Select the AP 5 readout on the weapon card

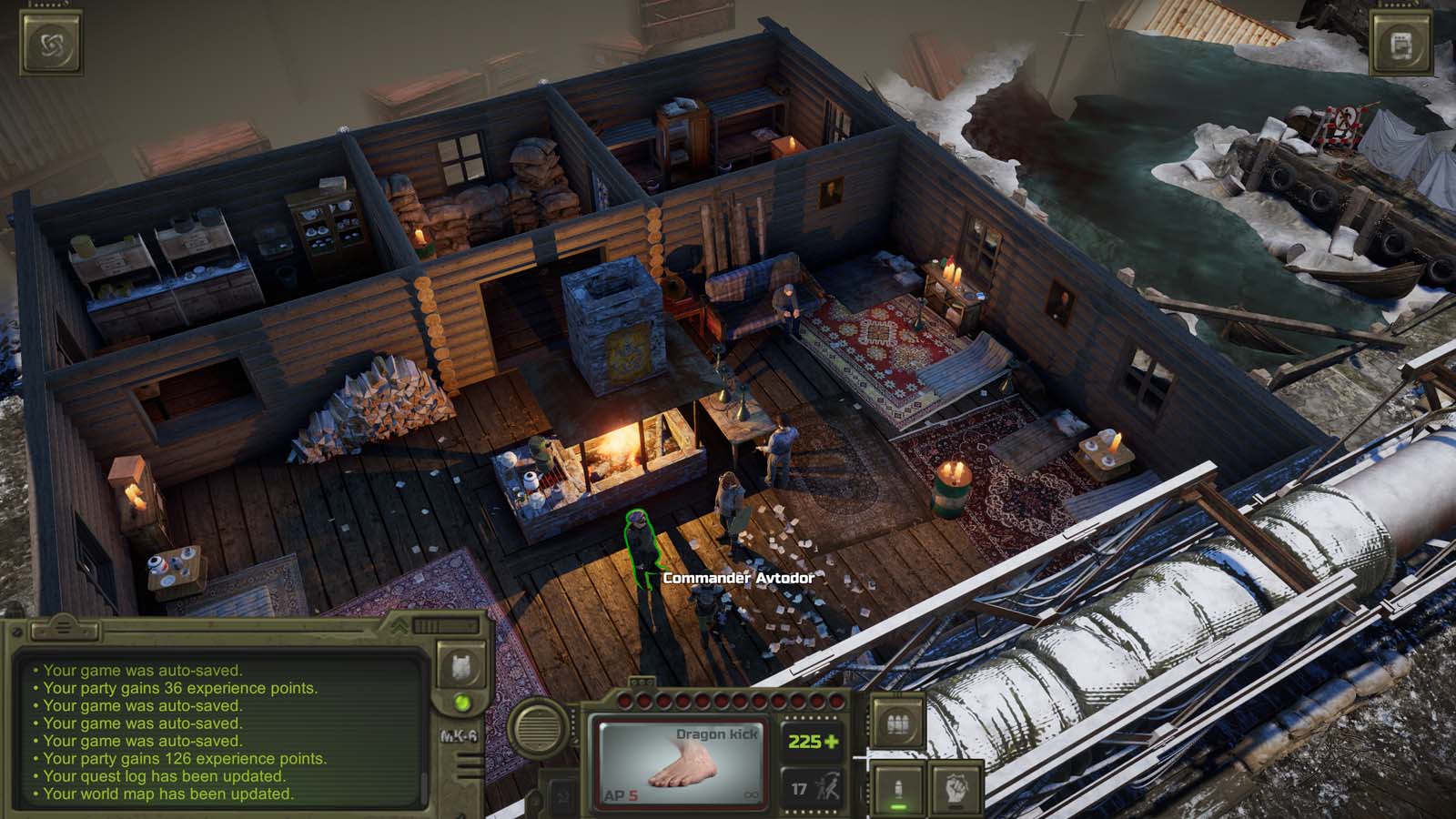[x=621, y=793]
